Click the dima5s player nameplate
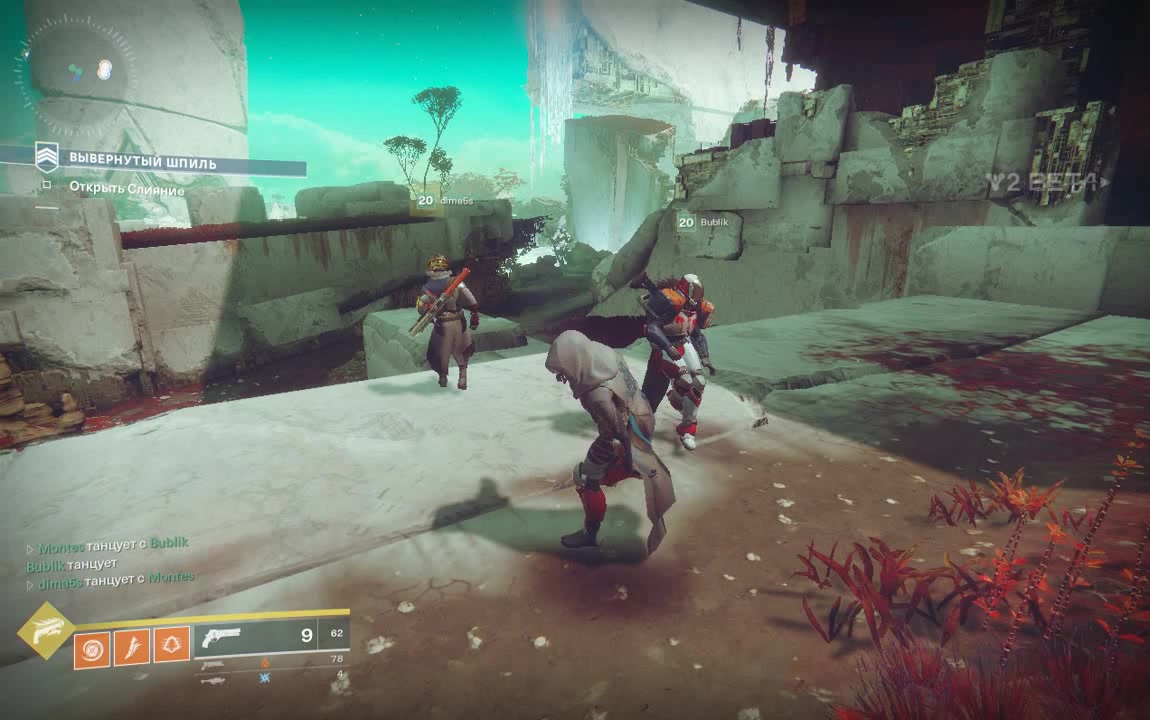 coord(458,200)
